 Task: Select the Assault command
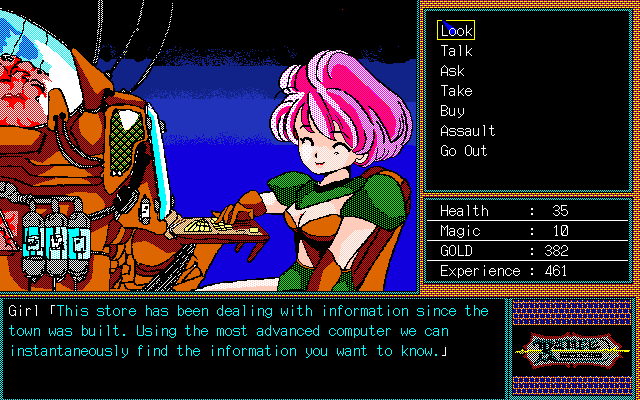[x=467, y=131]
